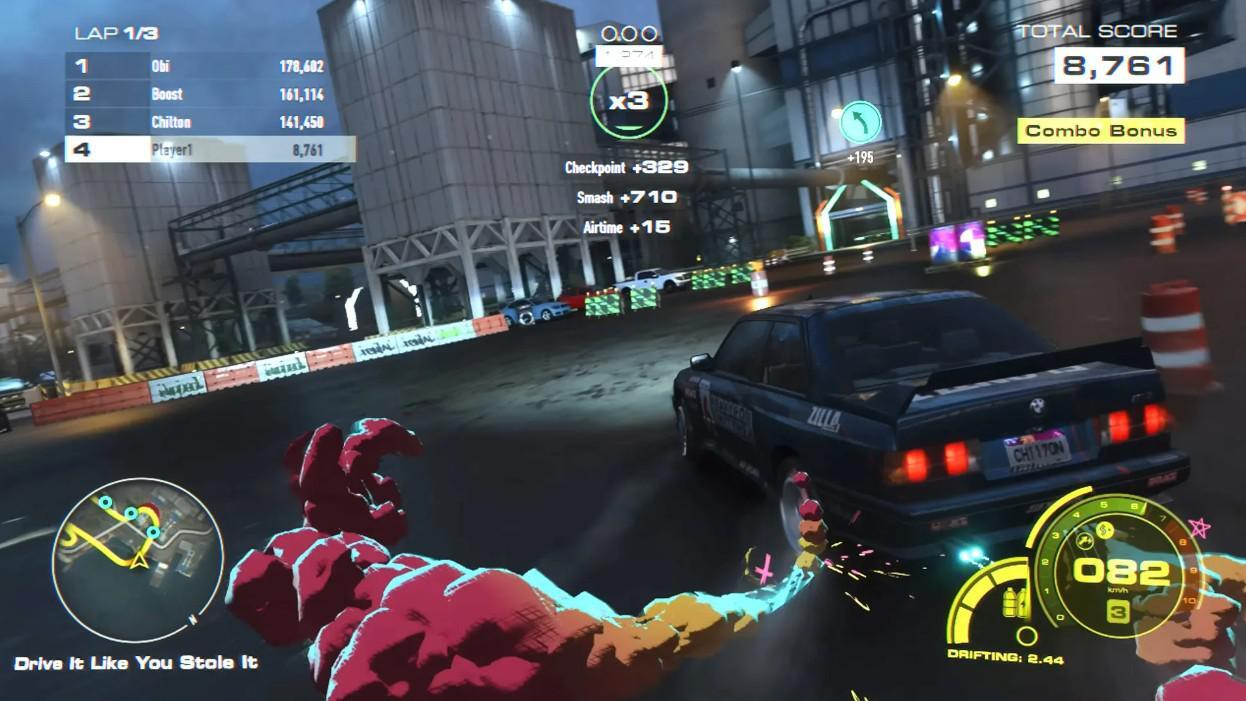This screenshot has width=1246, height=701.
Task: Click the Combo Bonus banner
Action: click(x=1100, y=131)
